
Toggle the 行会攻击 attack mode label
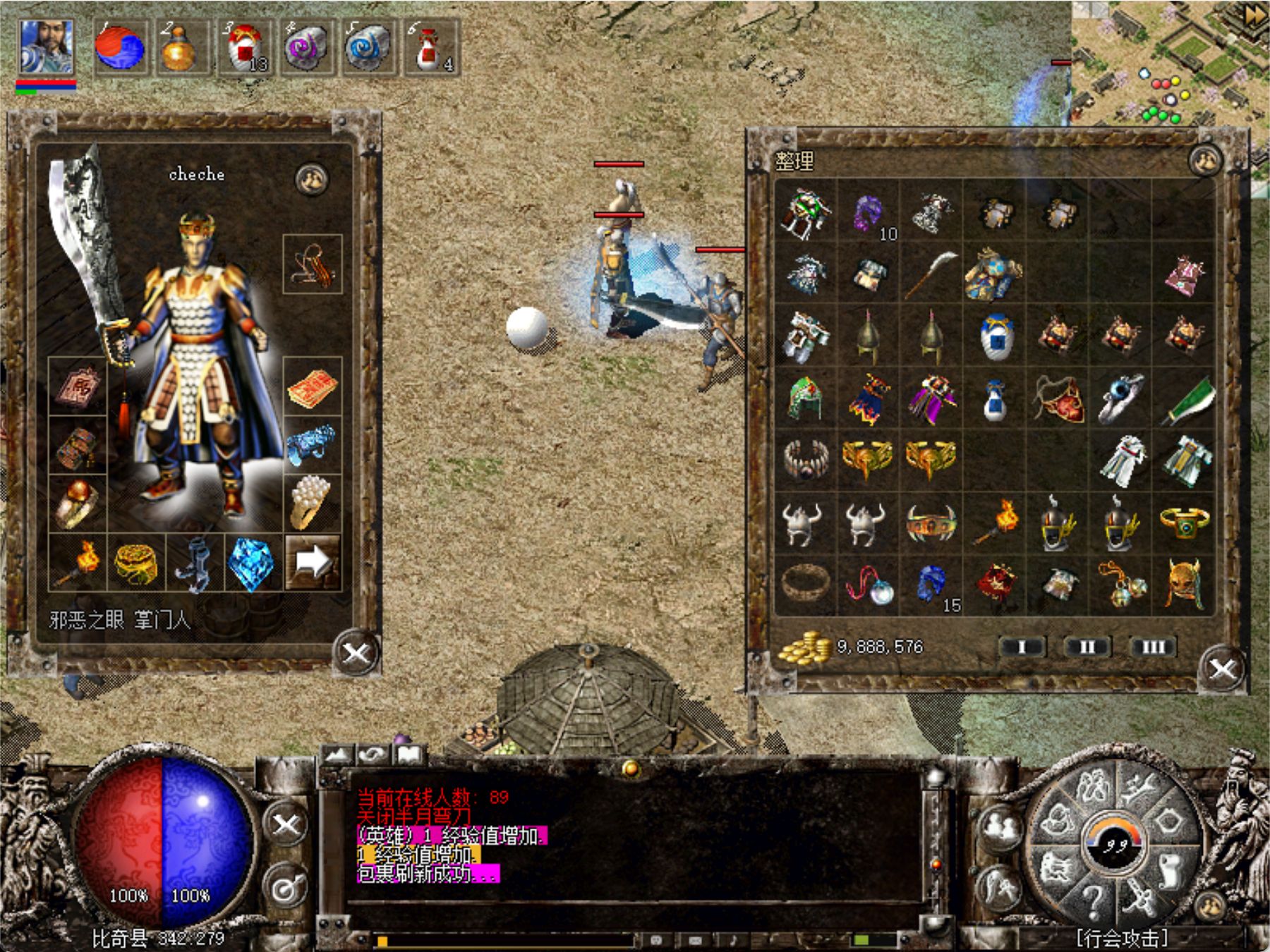click(x=1121, y=938)
